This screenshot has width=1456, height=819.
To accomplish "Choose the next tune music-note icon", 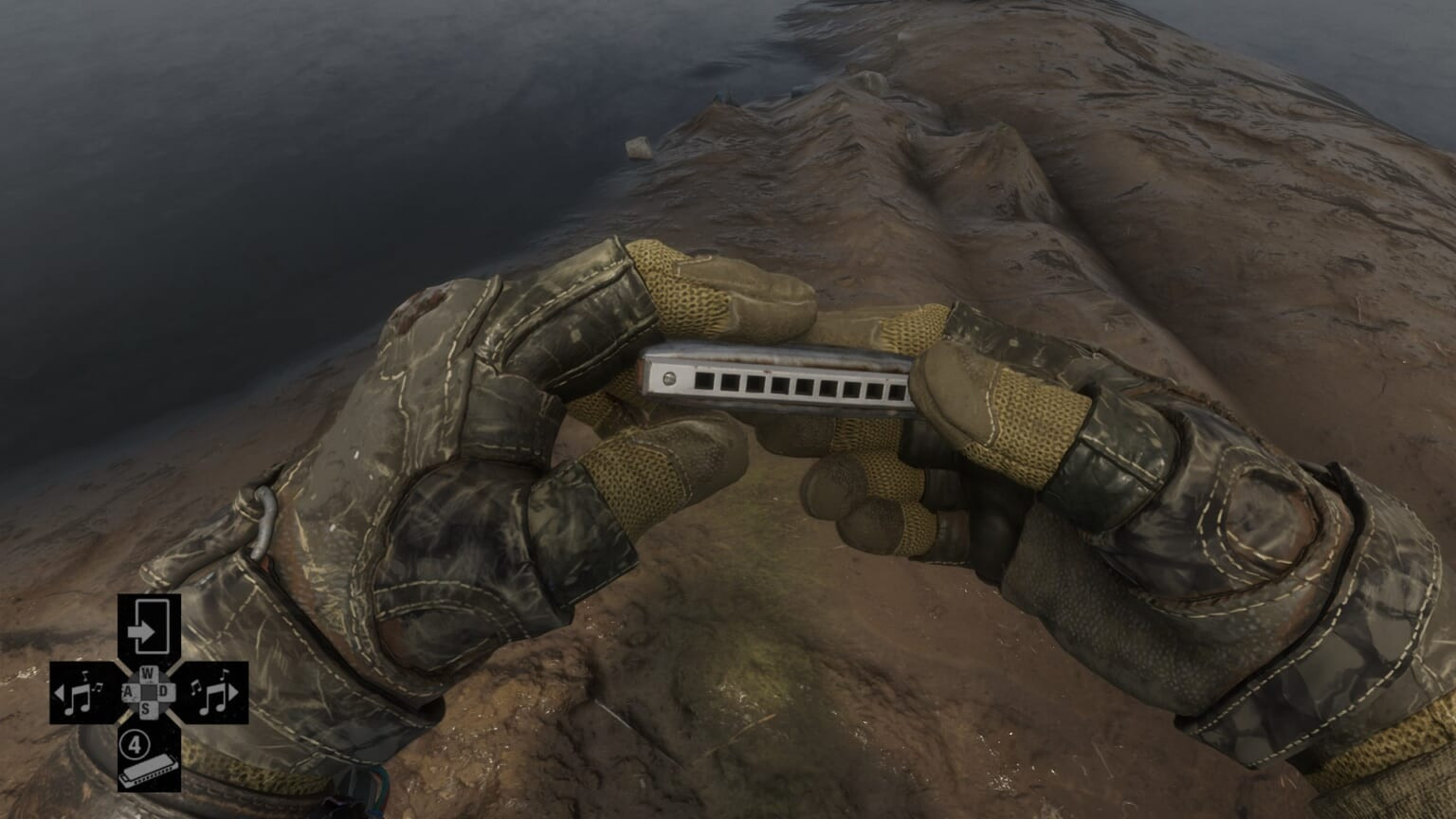I will tap(215, 694).
